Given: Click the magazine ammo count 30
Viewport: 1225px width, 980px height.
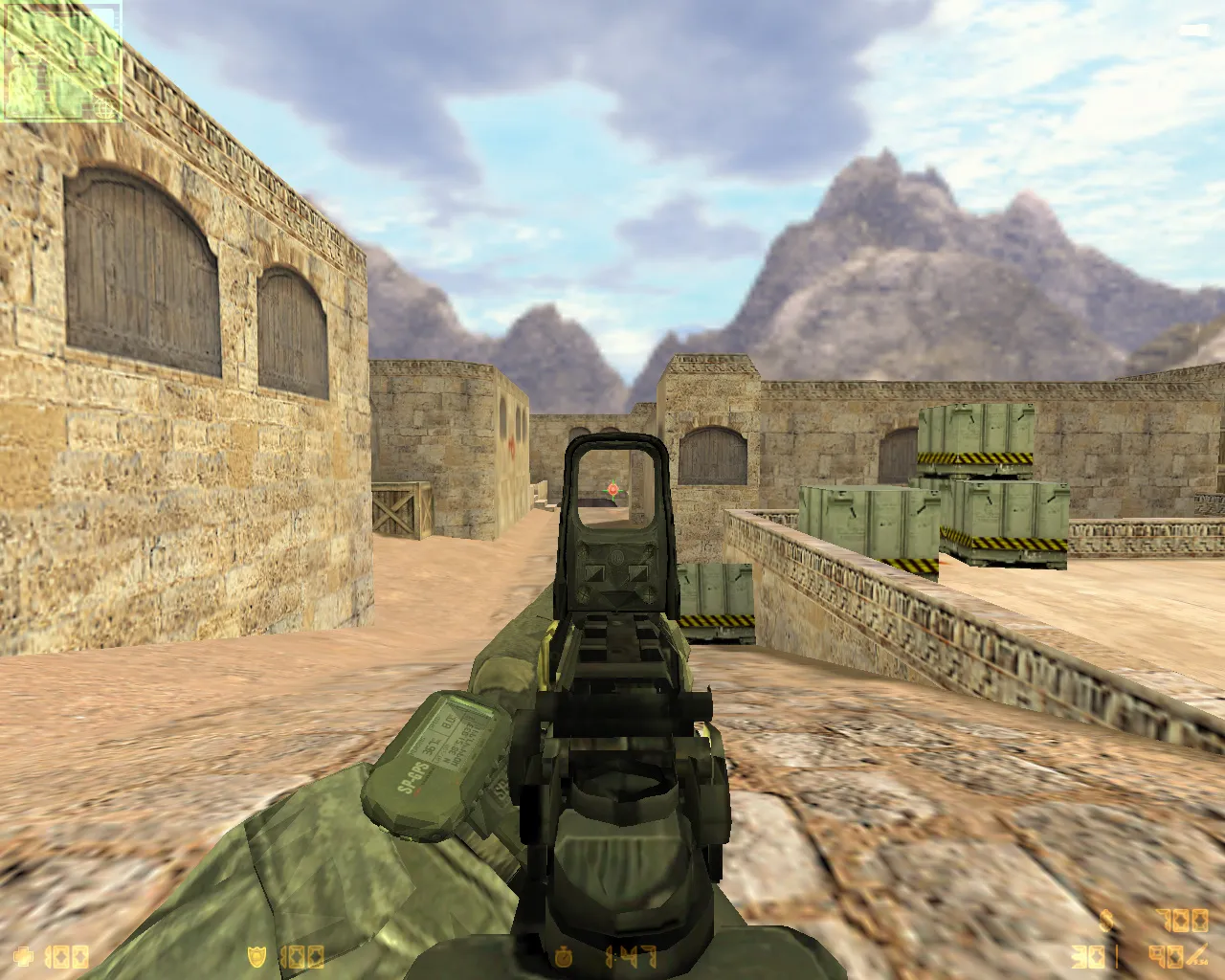Looking at the screenshot, I should [1087, 955].
